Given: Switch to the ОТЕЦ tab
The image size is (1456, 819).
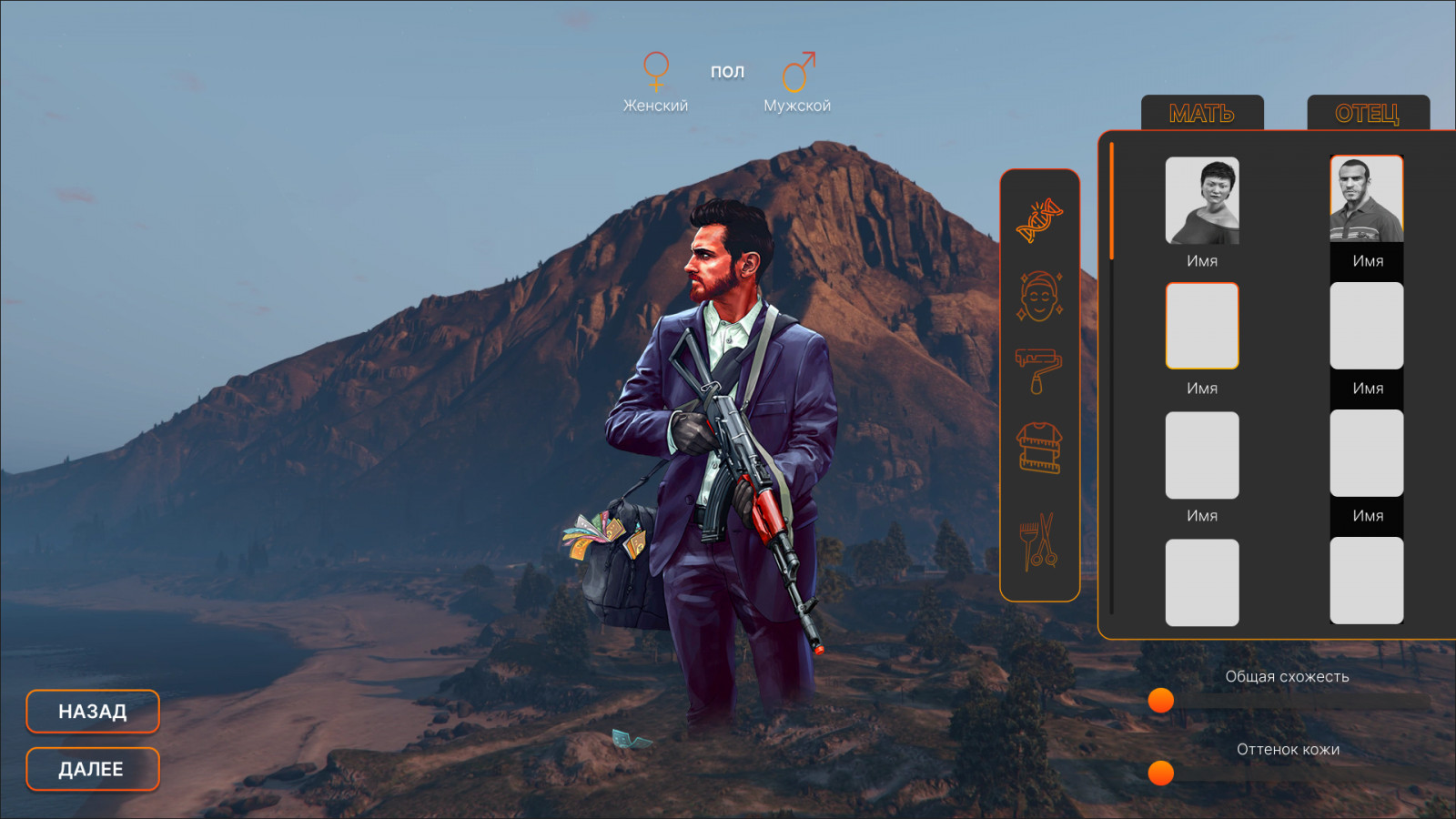Looking at the screenshot, I should [1367, 113].
